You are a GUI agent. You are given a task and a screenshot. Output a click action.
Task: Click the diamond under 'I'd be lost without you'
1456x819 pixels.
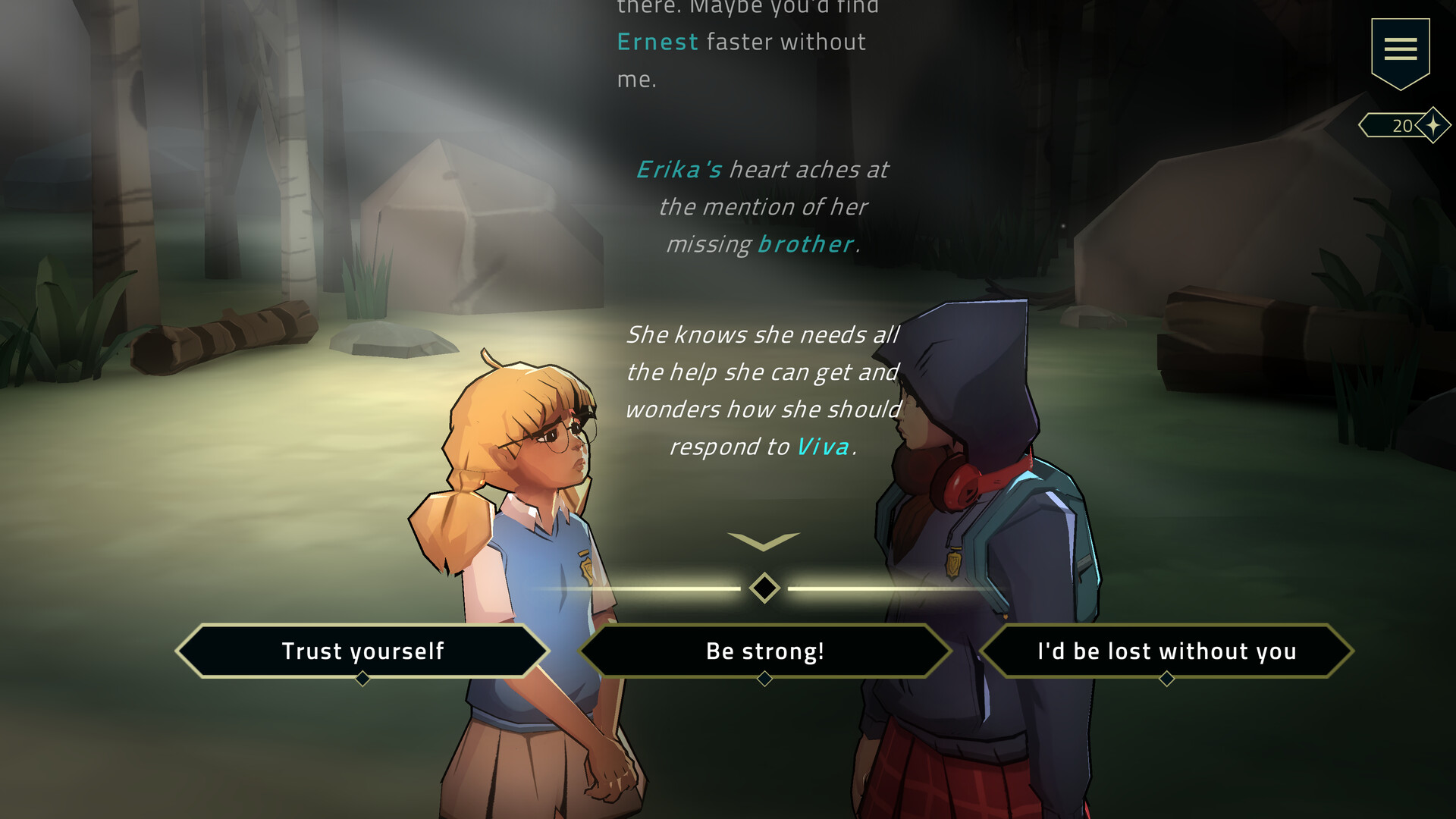point(1166,680)
